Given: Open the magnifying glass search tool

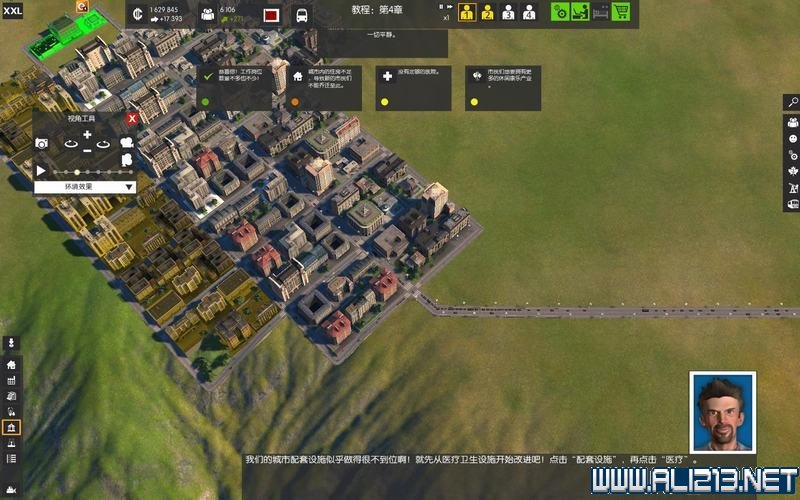Looking at the screenshot, I should [792, 102].
